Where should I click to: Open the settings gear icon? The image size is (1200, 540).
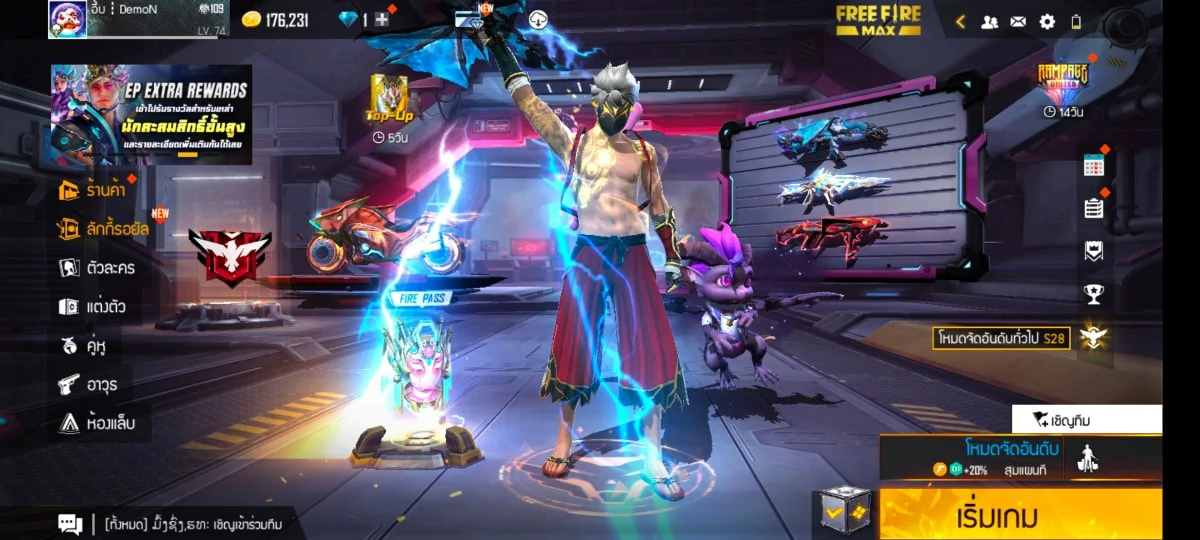(1047, 21)
